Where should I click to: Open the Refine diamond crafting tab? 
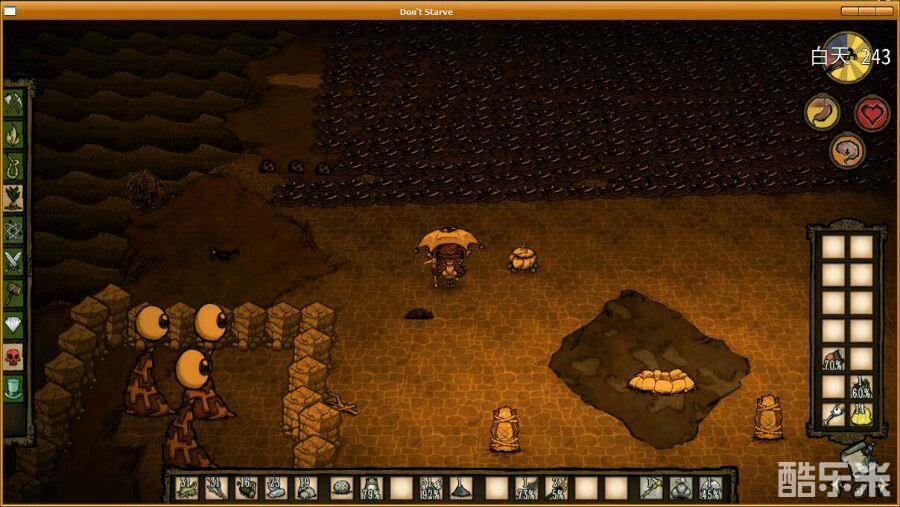click(14, 324)
